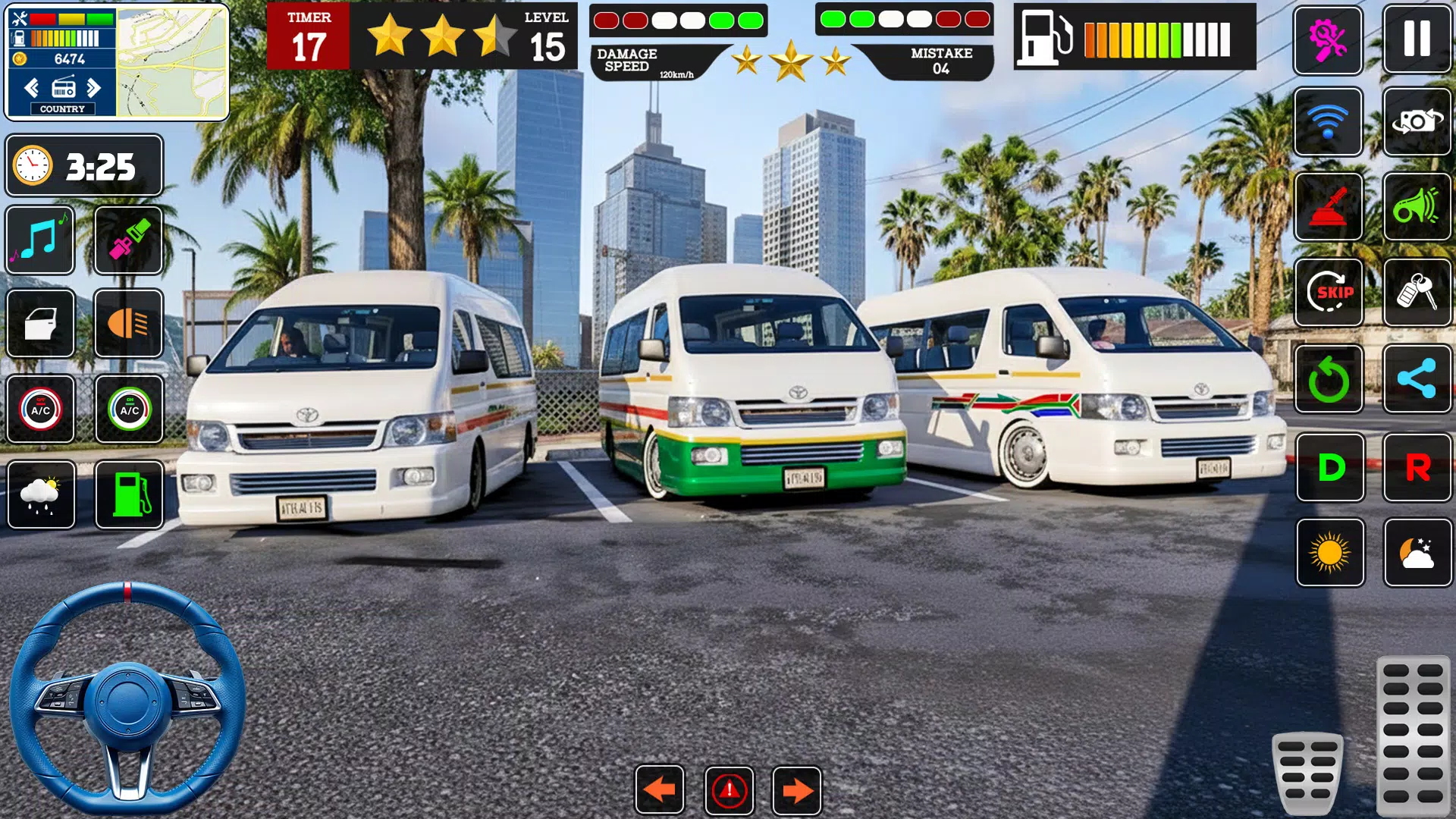Screen dimensions: 1456x819
Task: Sound the green horn button
Action: [x=1417, y=206]
